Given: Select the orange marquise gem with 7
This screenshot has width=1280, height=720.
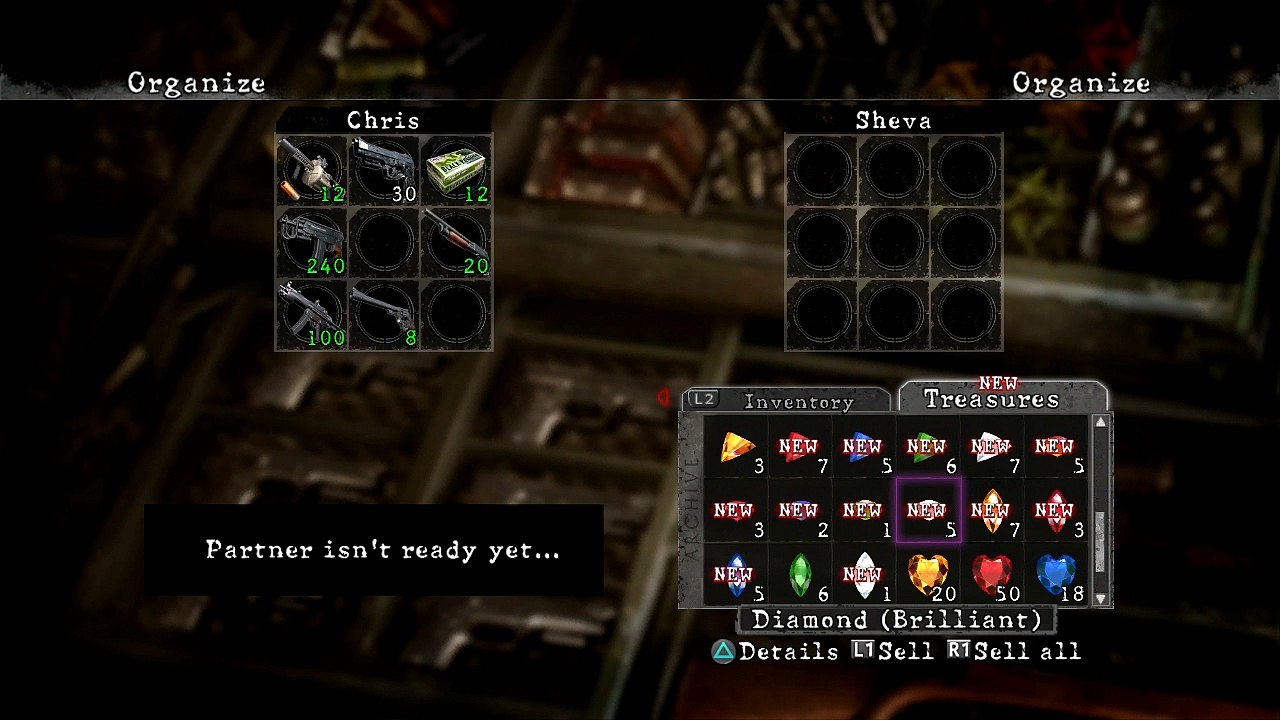Looking at the screenshot, I should tap(992, 510).
